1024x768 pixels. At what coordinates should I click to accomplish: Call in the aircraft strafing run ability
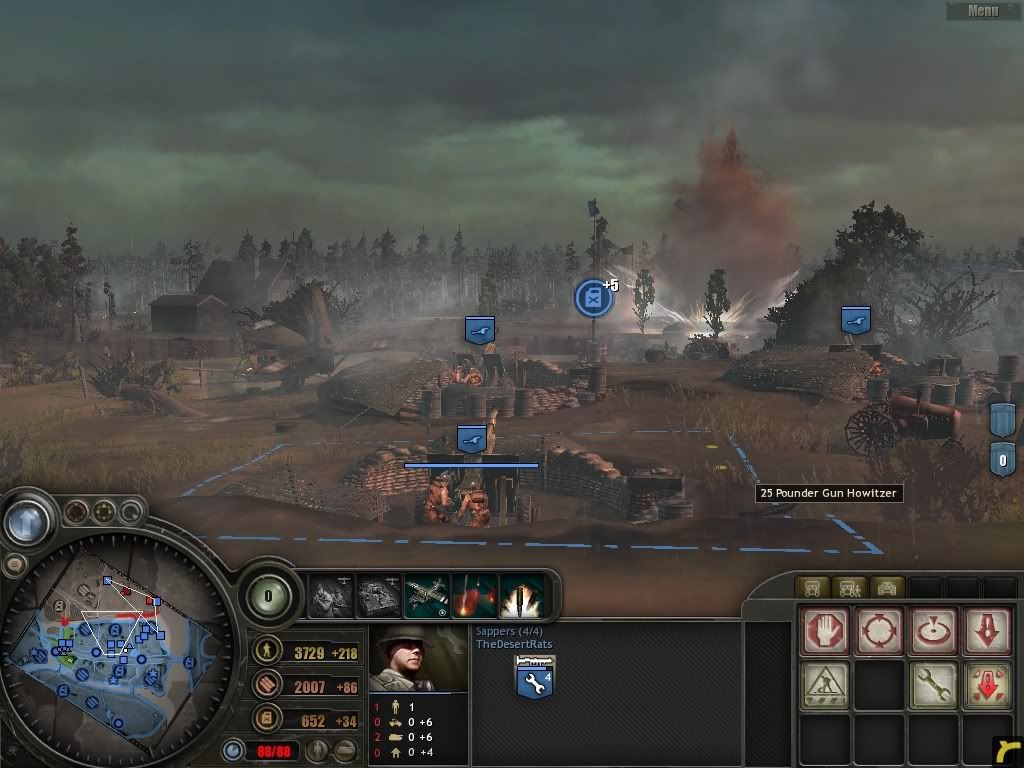tap(427, 596)
